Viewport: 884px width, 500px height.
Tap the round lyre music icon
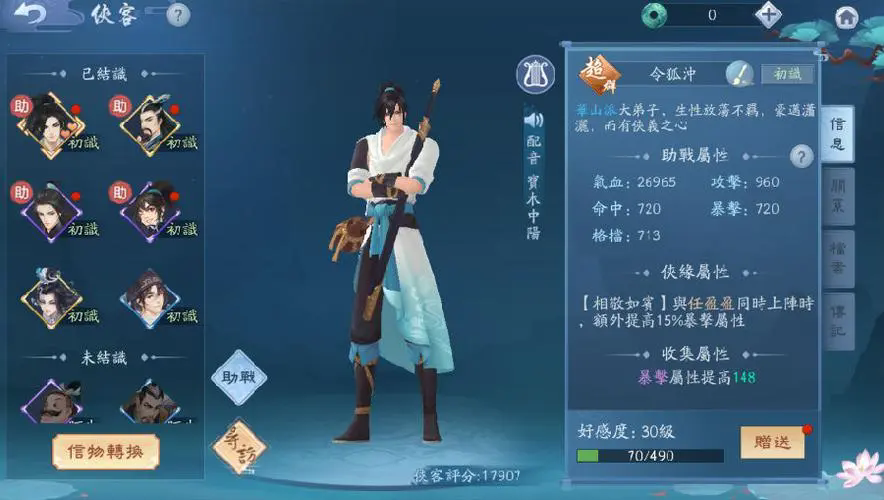(x=535, y=75)
